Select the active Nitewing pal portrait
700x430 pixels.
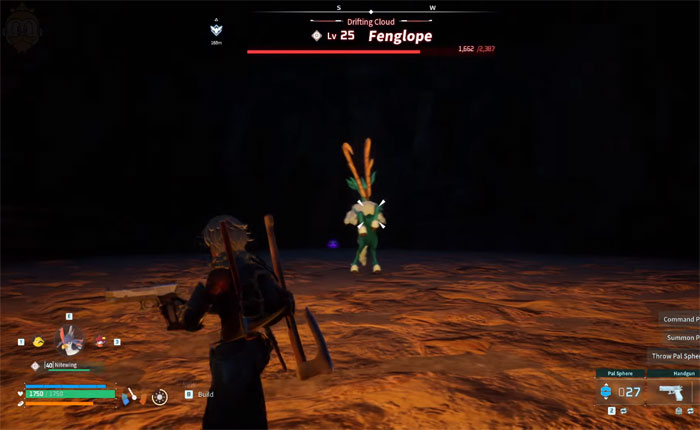[x=72, y=341]
